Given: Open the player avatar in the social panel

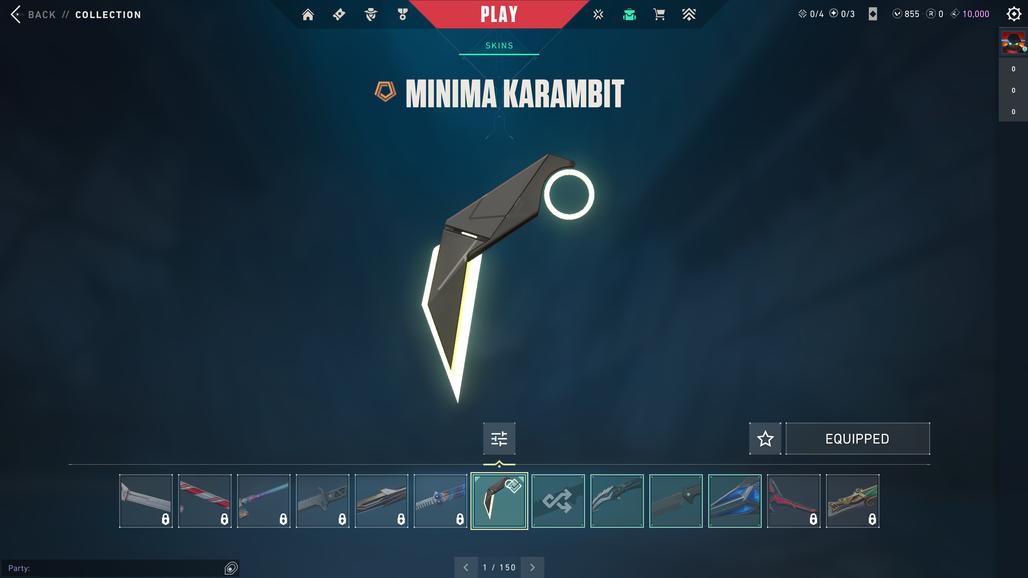Looking at the screenshot, I should point(1013,43).
